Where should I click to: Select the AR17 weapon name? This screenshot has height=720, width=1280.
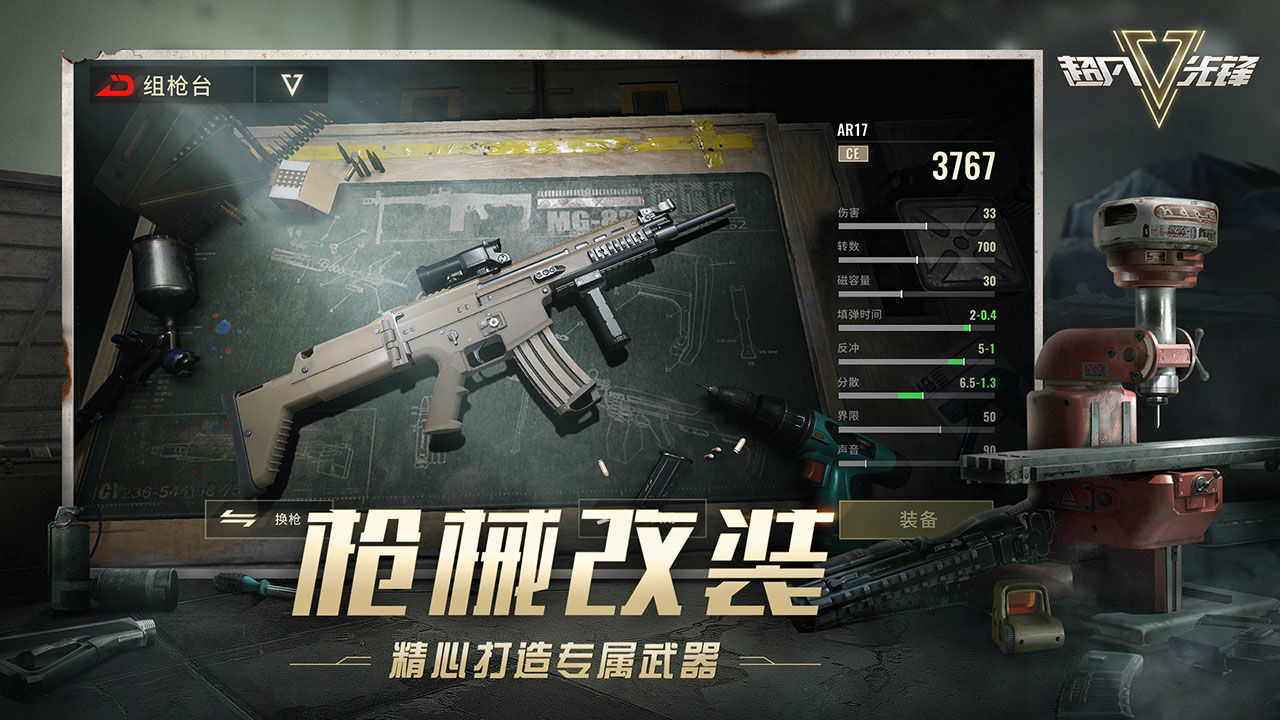(x=852, y=128)
